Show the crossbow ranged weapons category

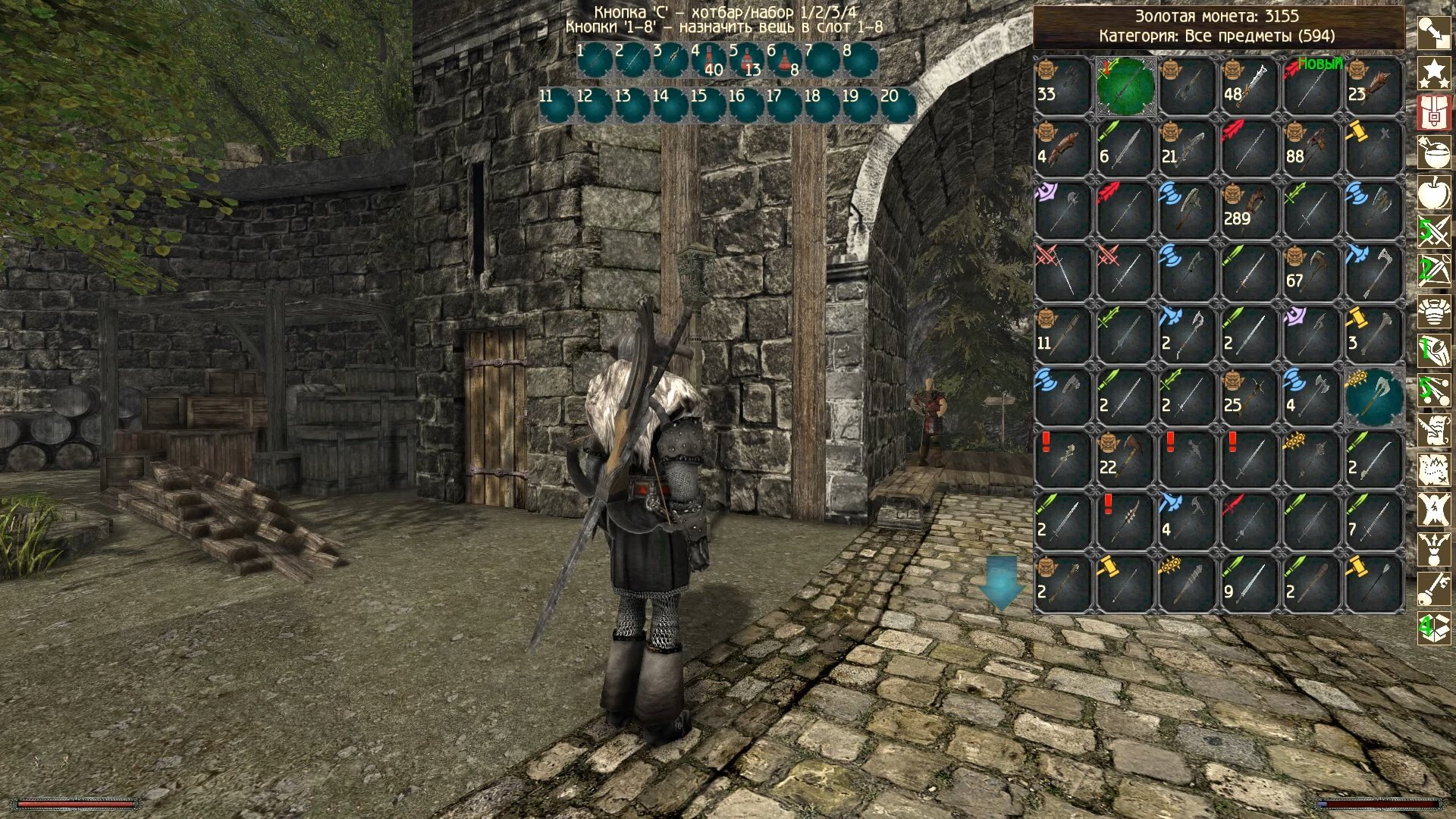coord(1434,271)
